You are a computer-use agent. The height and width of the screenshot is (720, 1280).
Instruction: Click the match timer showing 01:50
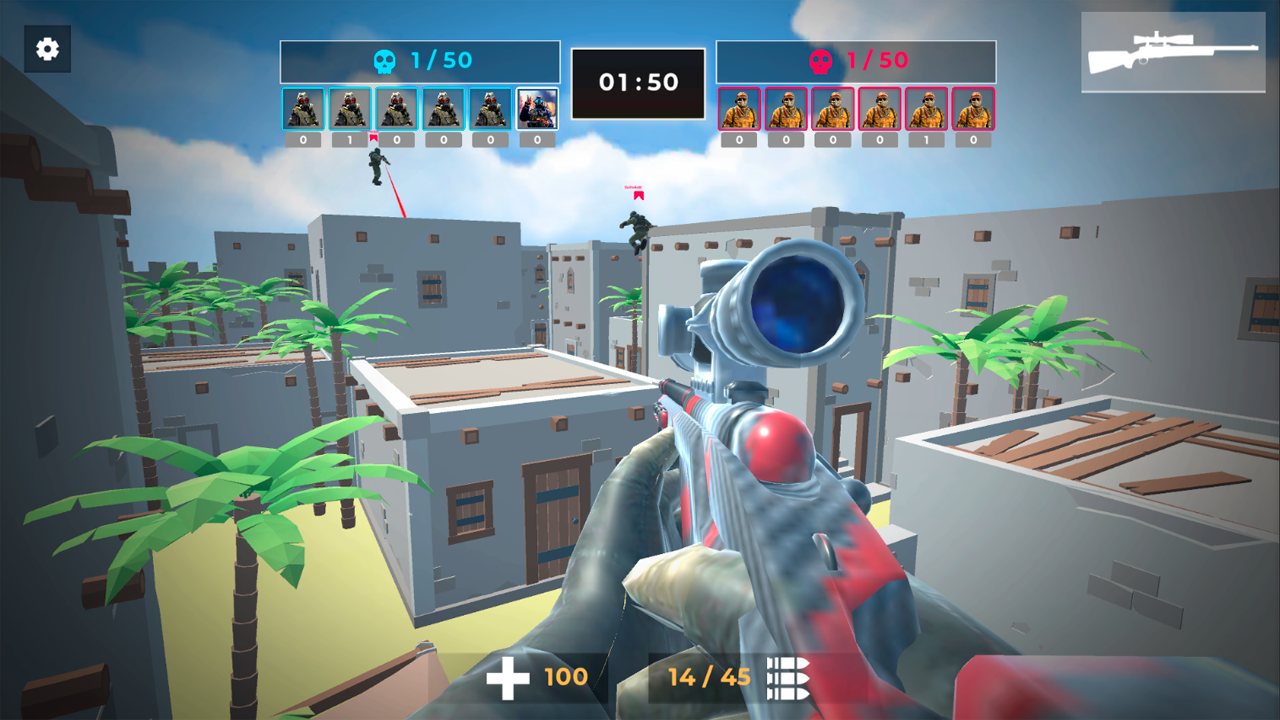pos(637,81)
